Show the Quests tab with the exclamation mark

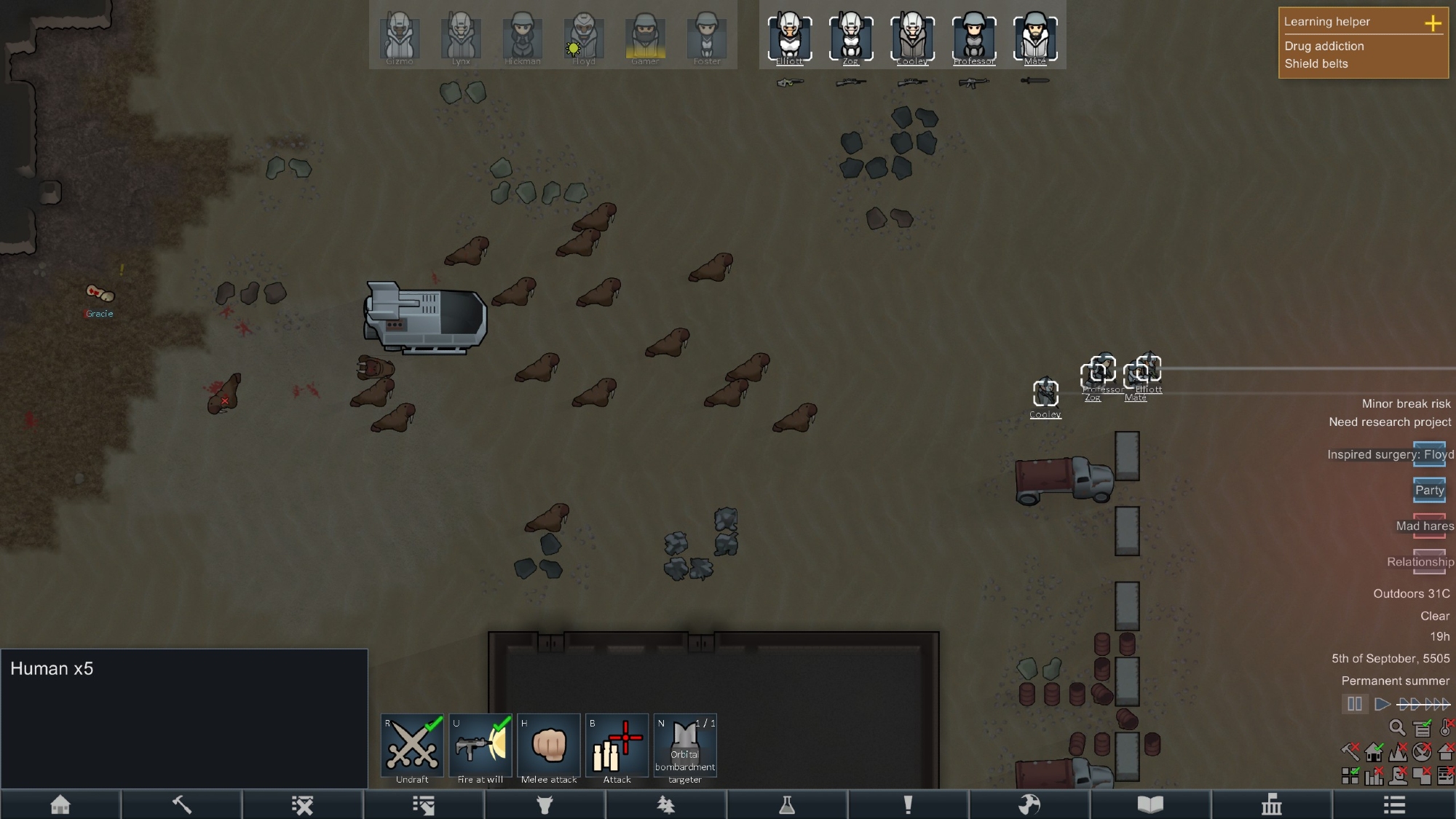pyautogui.click(x=908, y=804)
